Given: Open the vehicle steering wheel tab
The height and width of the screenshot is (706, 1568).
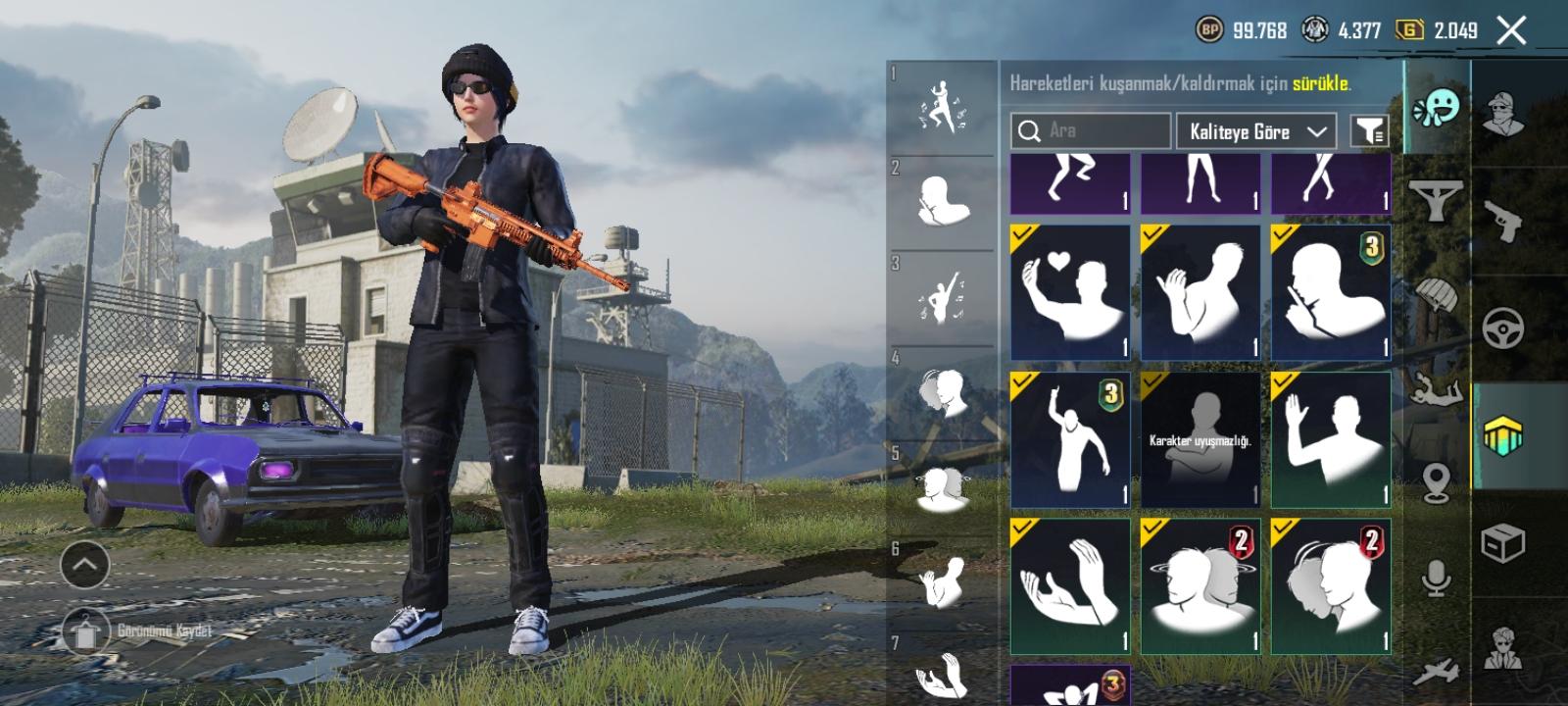Looking at the screenshot, I should 1502,328.
